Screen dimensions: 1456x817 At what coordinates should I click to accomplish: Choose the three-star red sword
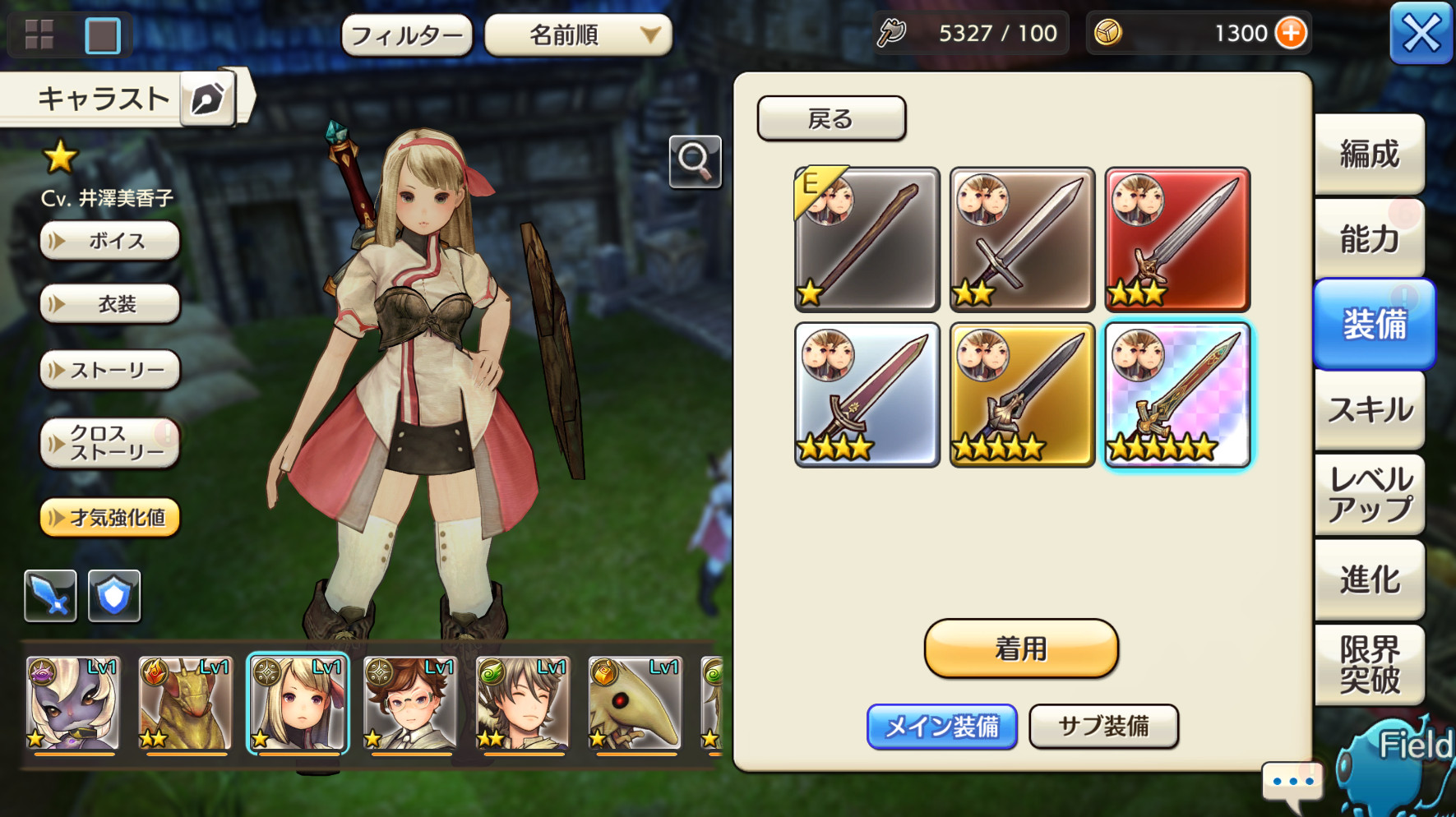[x=1177, y=240]
